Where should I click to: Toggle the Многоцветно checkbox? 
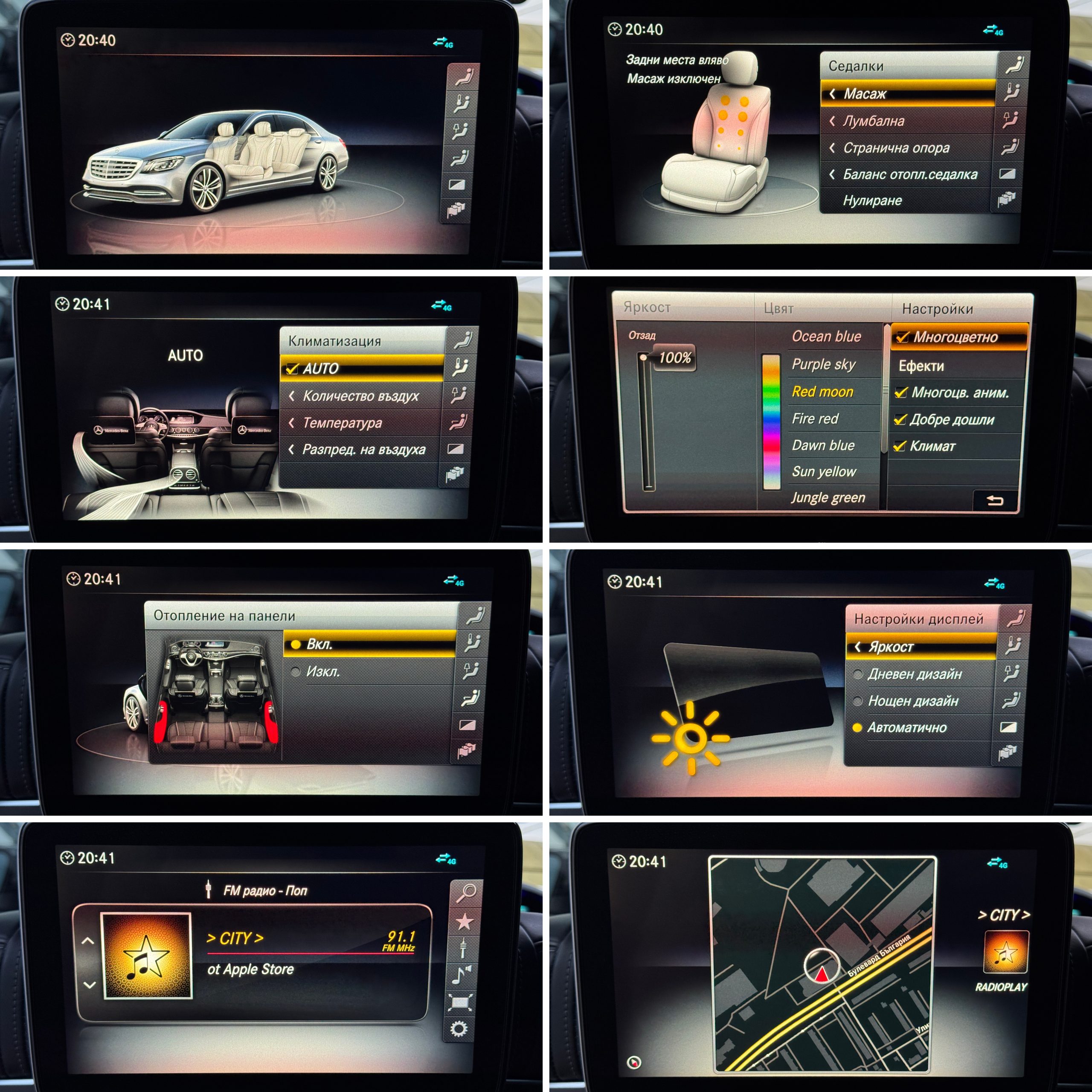point(903,337)
